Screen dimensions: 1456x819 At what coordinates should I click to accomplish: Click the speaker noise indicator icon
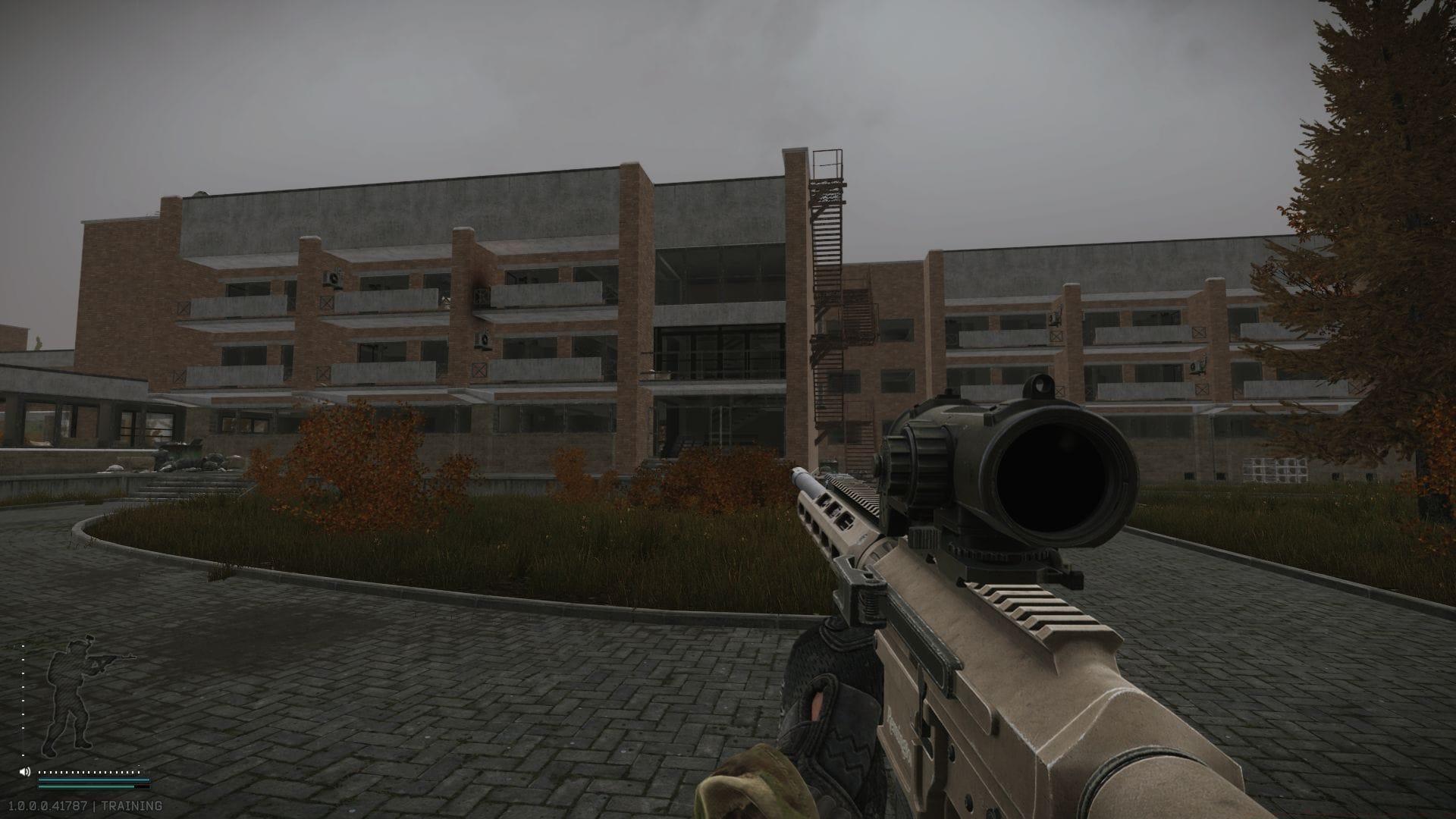point(24,772)
